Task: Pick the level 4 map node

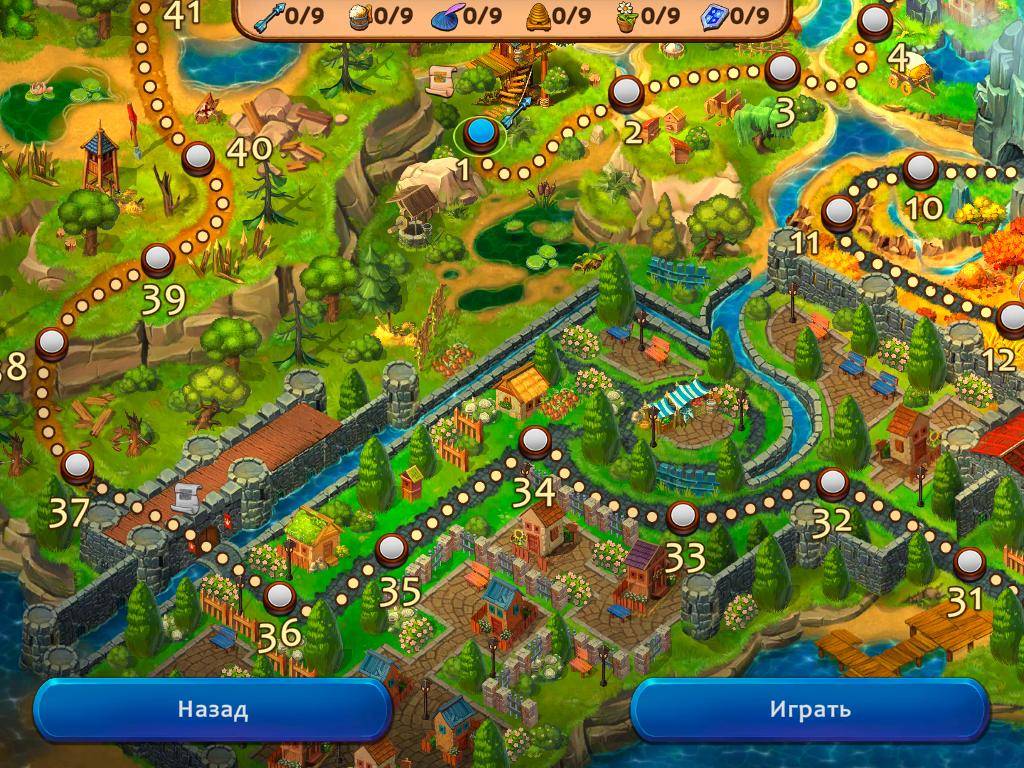Action: coord(876,20)
